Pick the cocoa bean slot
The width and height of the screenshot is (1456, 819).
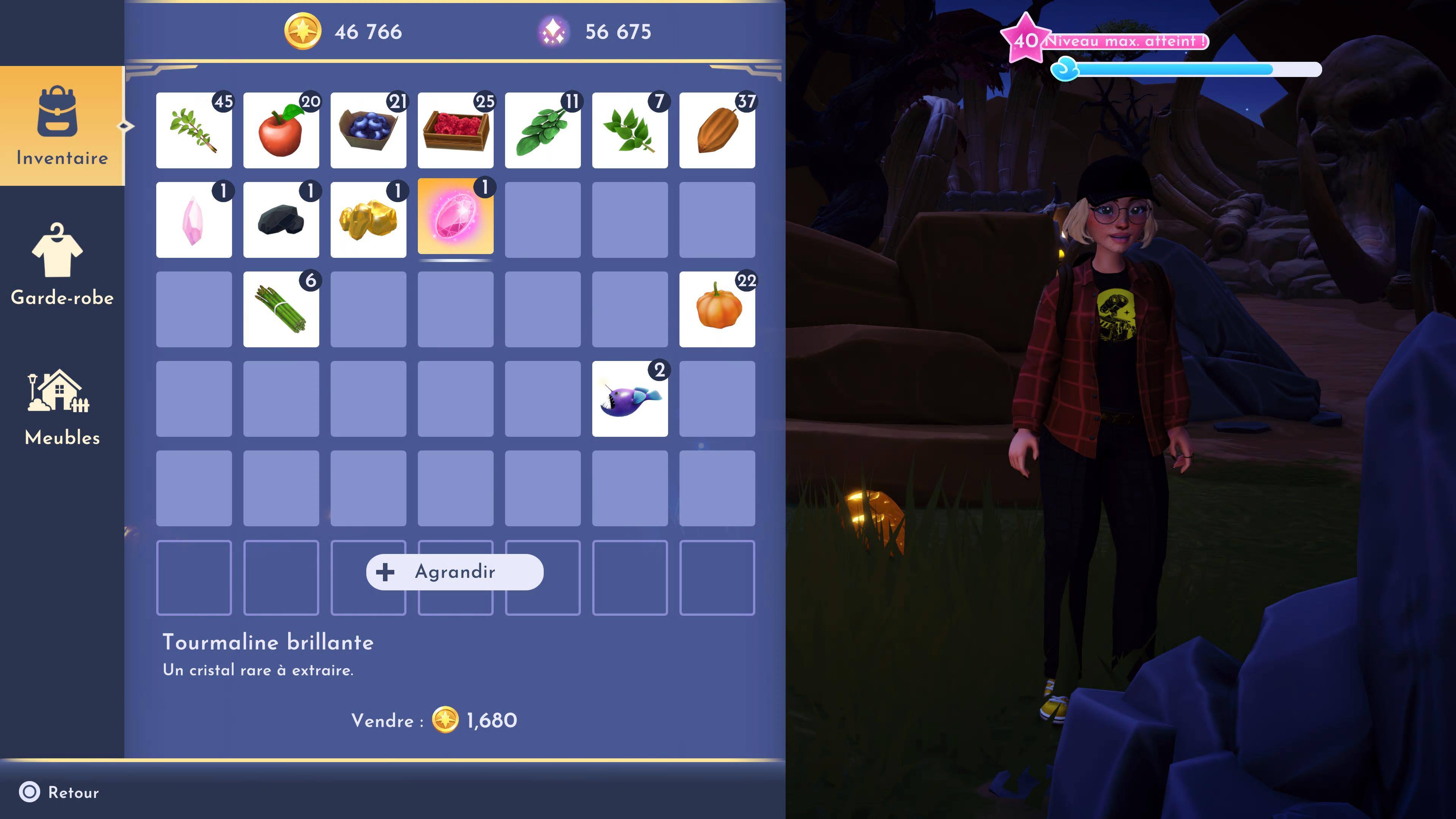(x=717, y=130)
